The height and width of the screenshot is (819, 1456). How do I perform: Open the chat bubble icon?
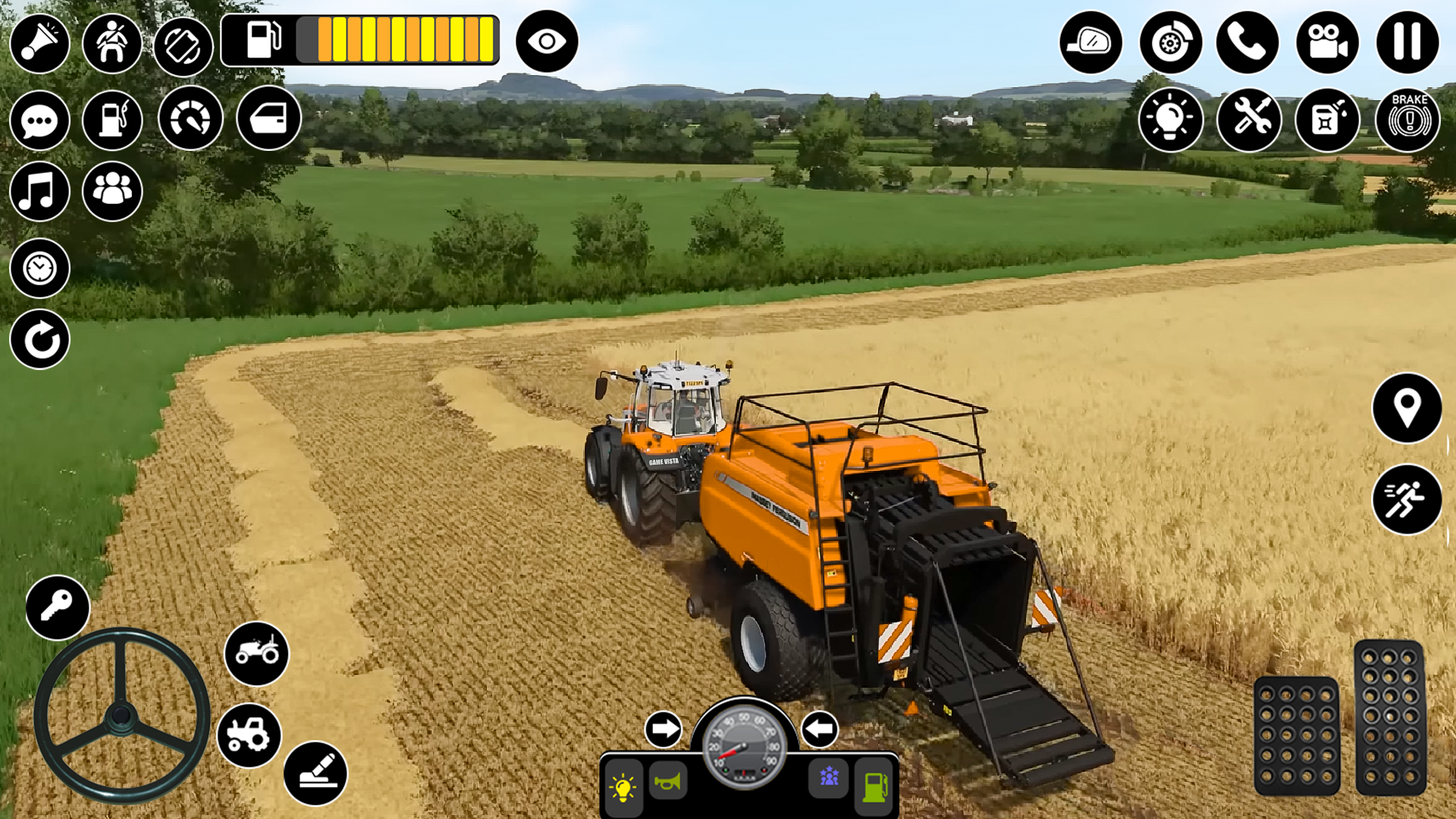pyautogui.click(x=40, y=119)
